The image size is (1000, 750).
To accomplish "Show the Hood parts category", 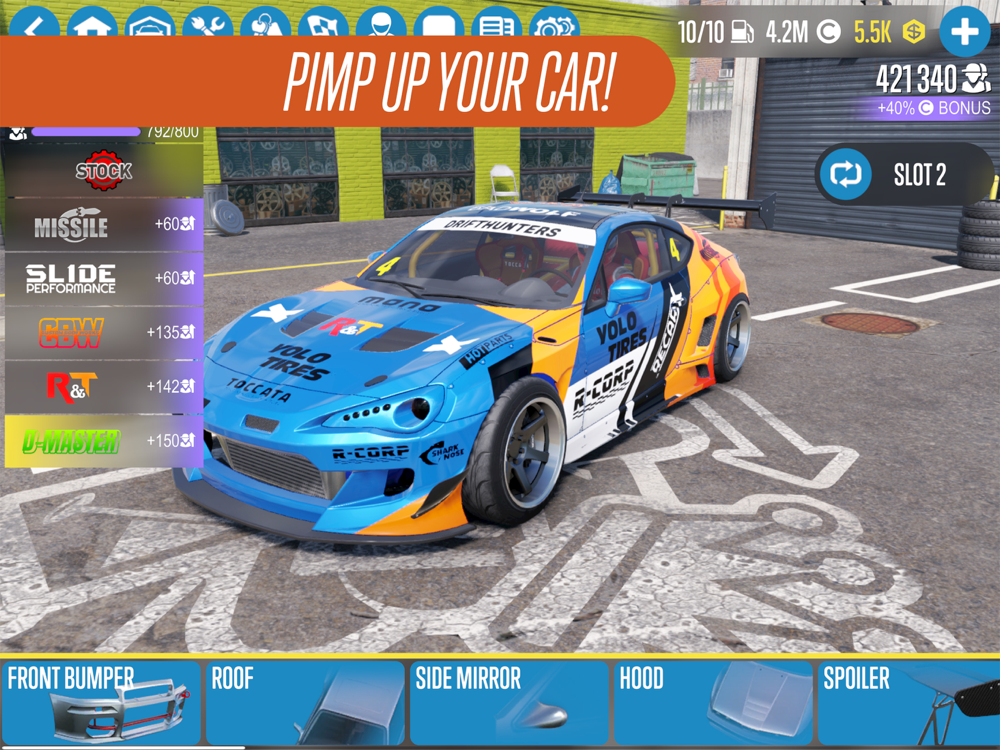I will point(712,702).
